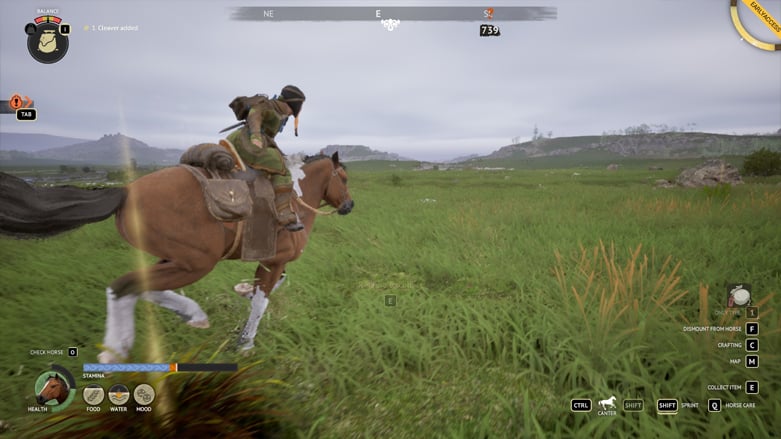Open the saddlebag inventory icon
The height and width of the screenshot is (439, 781).
click(47, 42)
